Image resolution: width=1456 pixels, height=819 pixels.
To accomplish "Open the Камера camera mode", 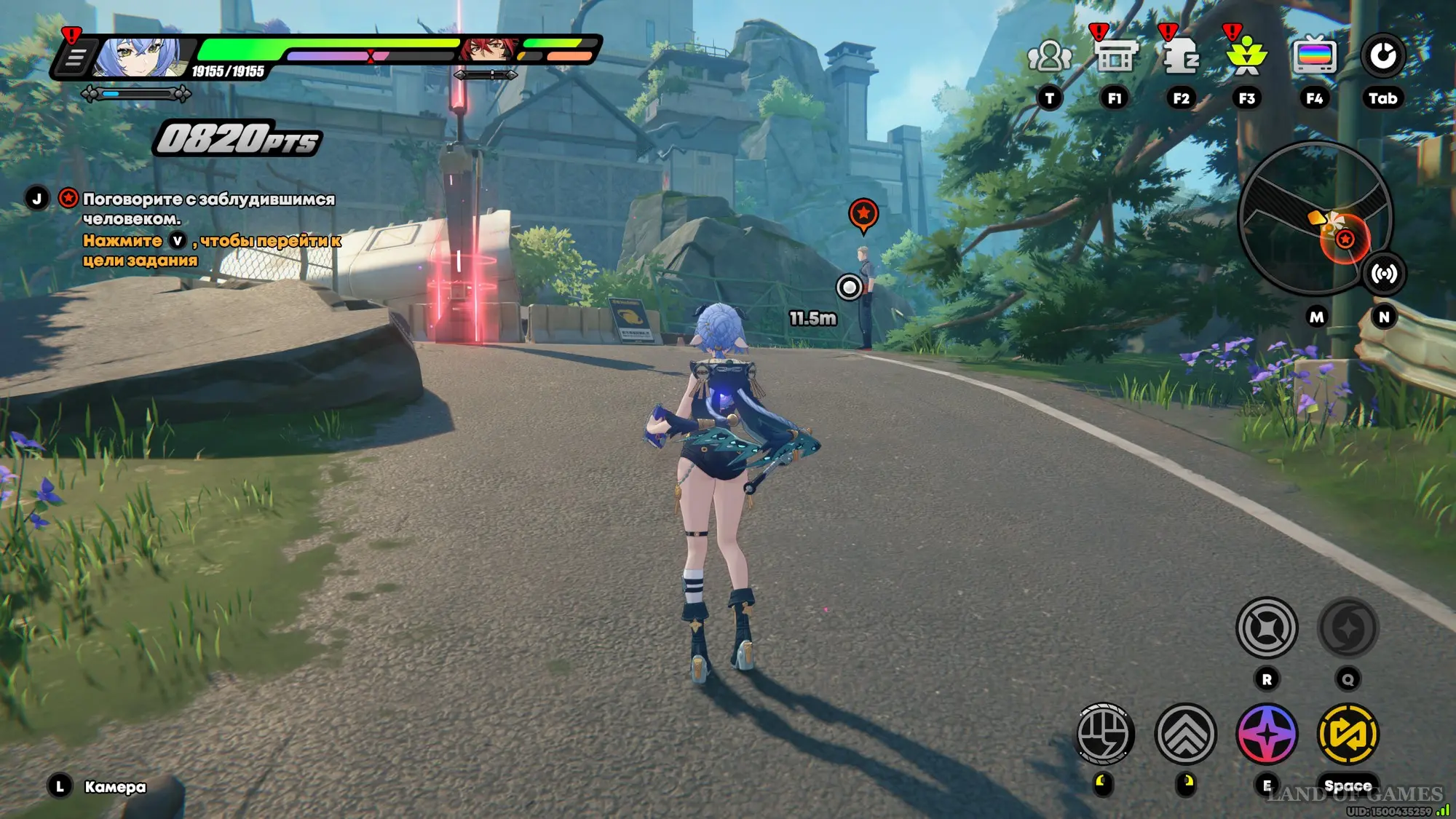I will (114, 787).
